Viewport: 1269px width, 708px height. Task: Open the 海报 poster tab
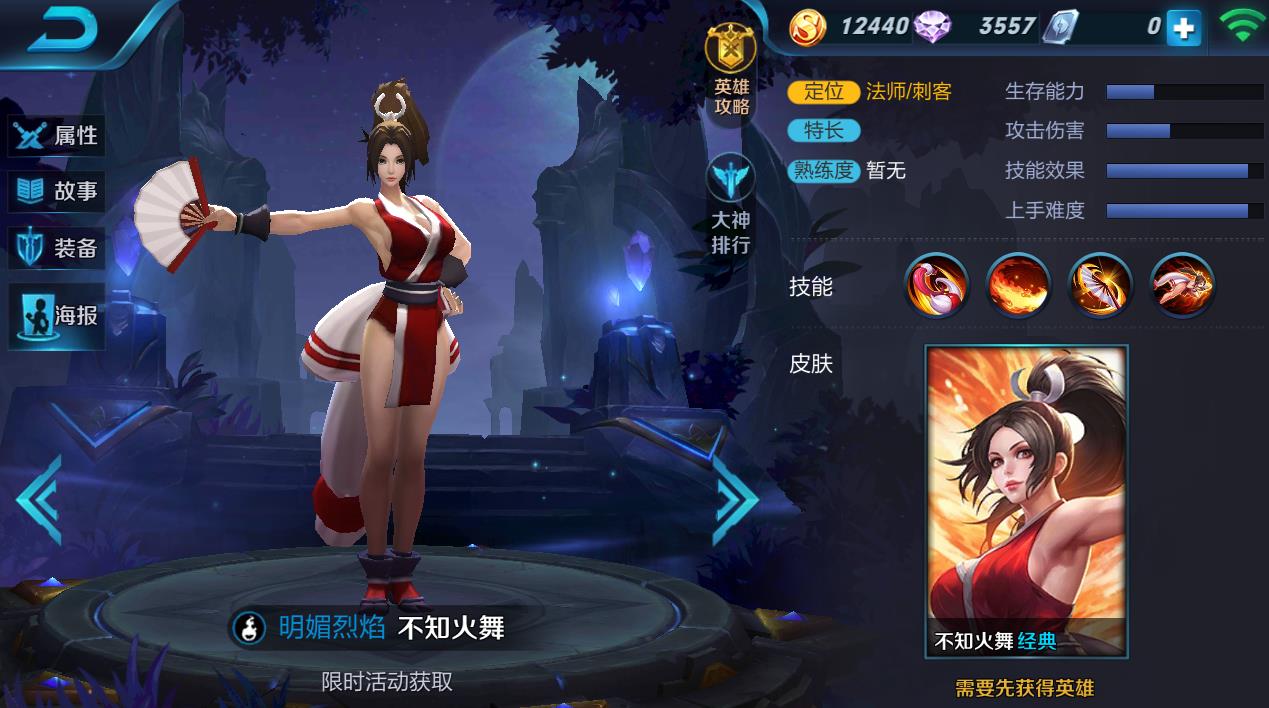[57, 316]
